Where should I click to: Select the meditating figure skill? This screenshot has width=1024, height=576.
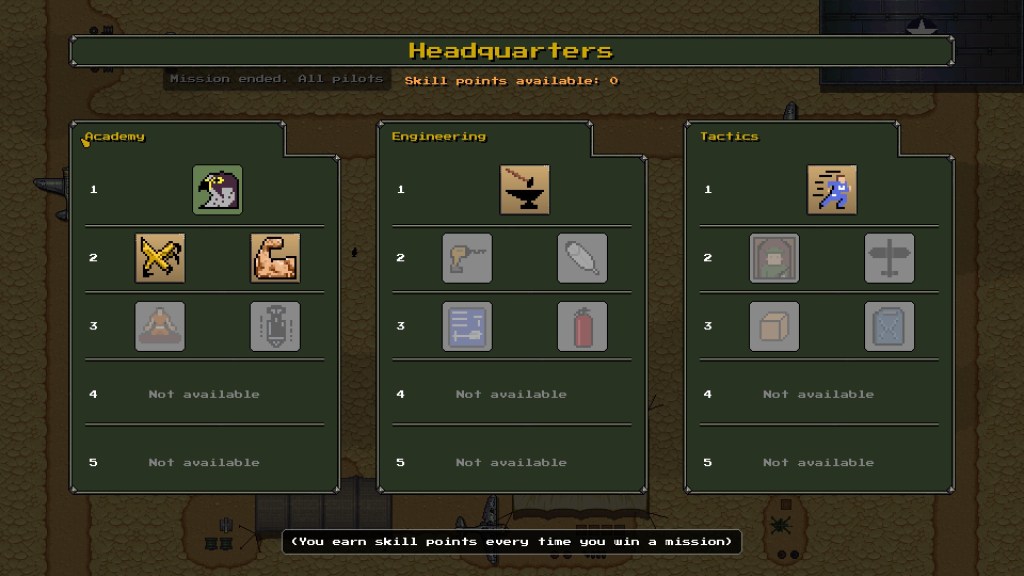(x=160, y=326)
